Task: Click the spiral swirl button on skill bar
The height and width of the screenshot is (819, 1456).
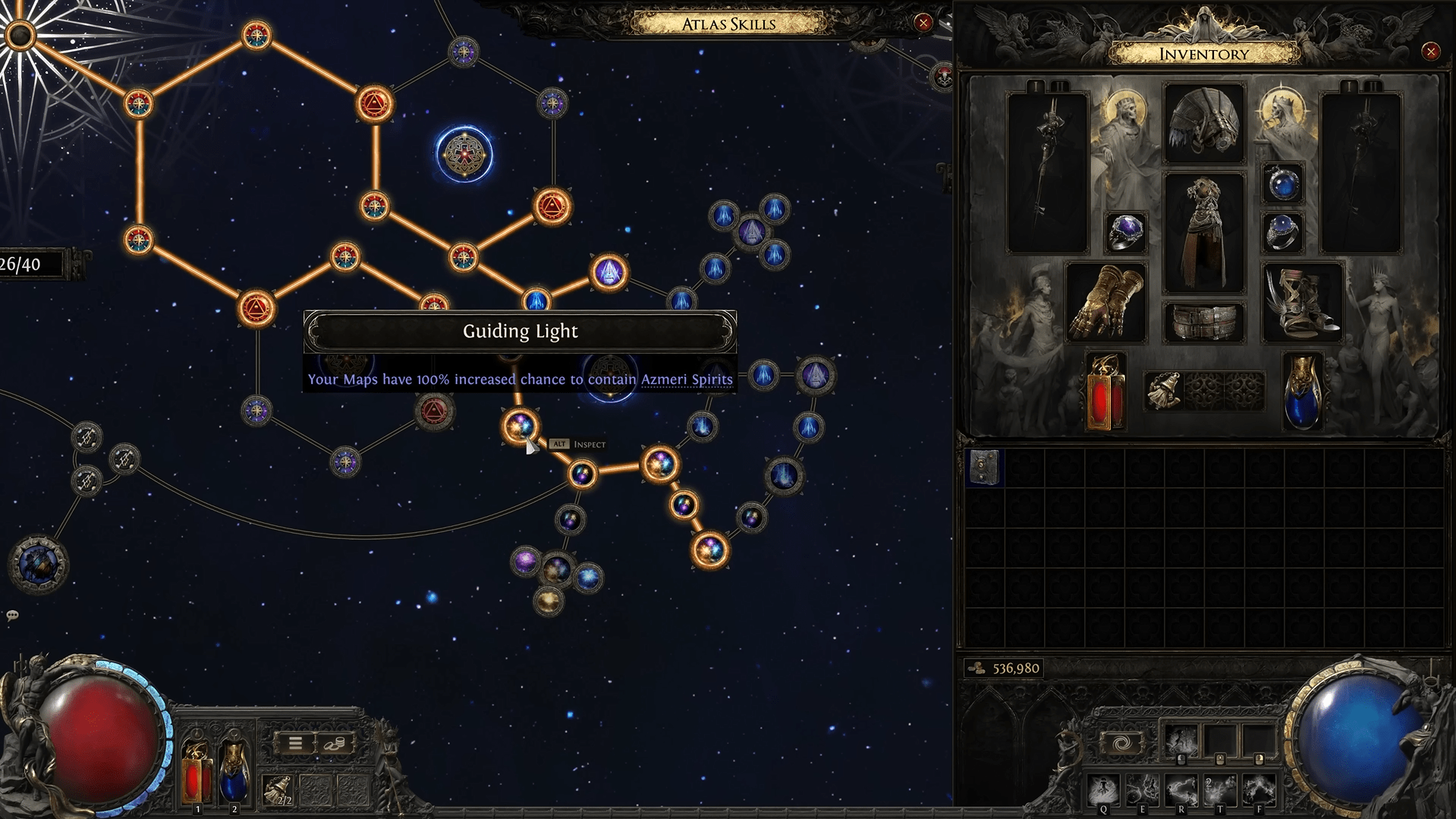Action: pos(1121,743)
